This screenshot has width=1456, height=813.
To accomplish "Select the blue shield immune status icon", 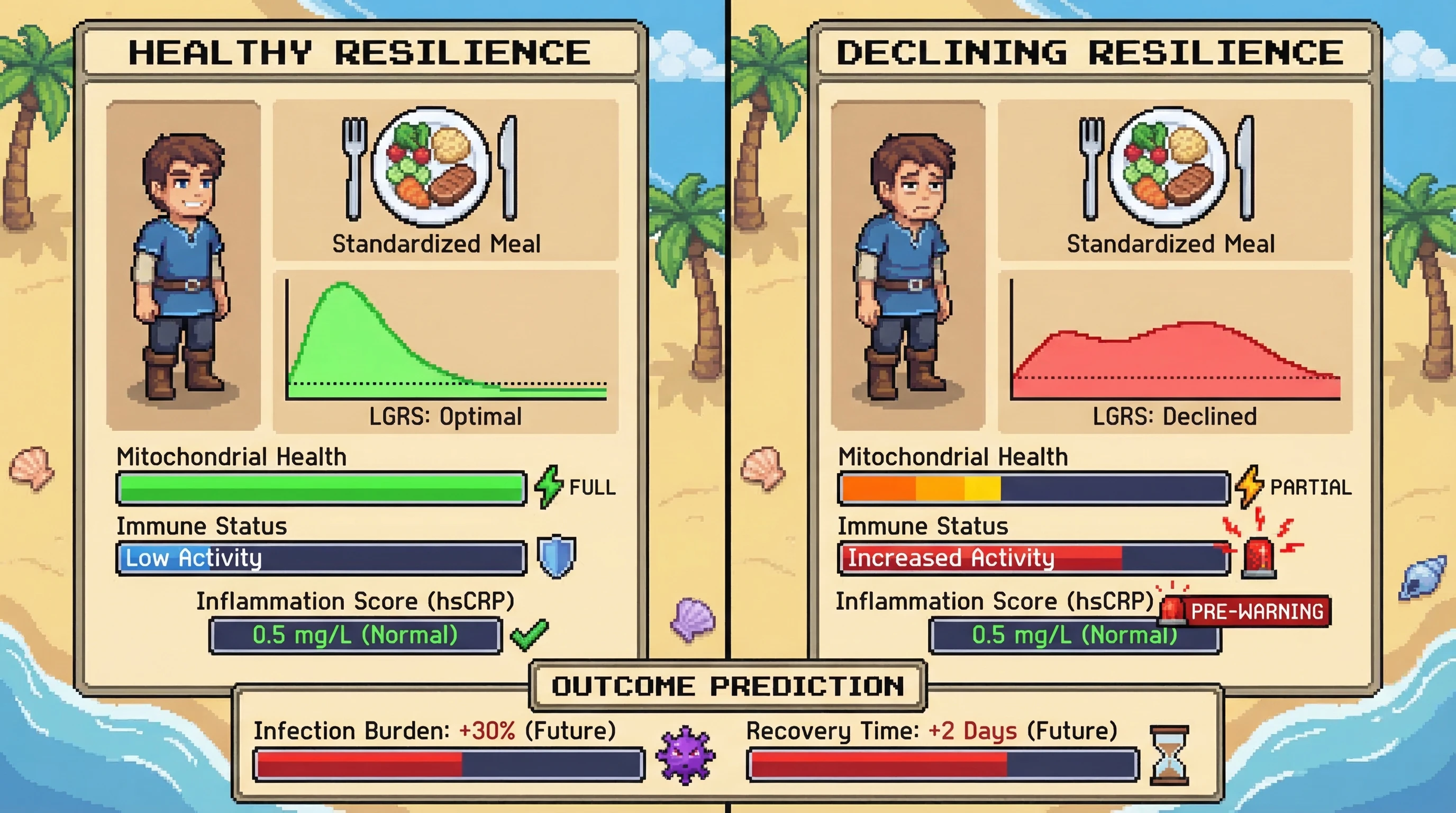I will pyautogui.click(x=556, y=556).
